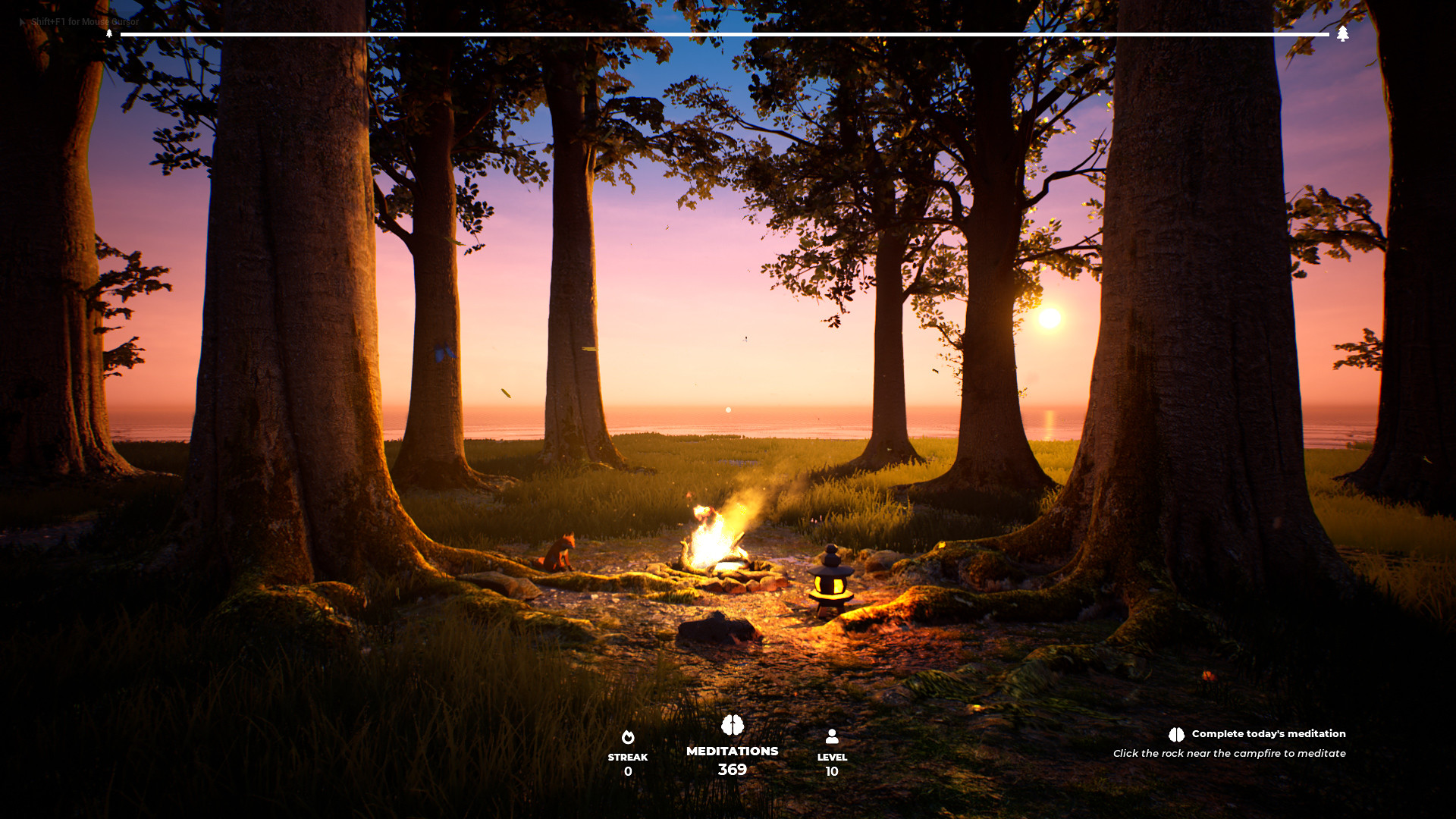The height and width of the screenshot is (819, 1456).
Task: Click the Streak counter showing 0
Action: (x=627, y=763)
